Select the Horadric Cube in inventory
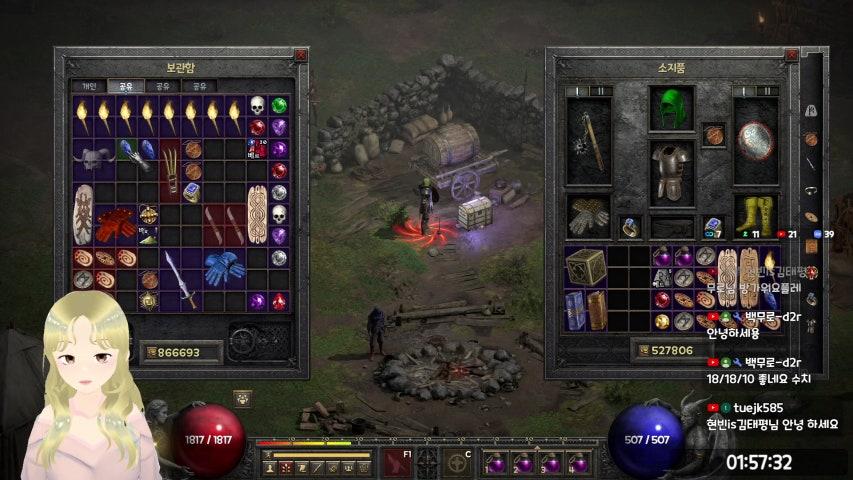This screenshot has height=480, width=853. pyautogui.click(x=585, y=267)
